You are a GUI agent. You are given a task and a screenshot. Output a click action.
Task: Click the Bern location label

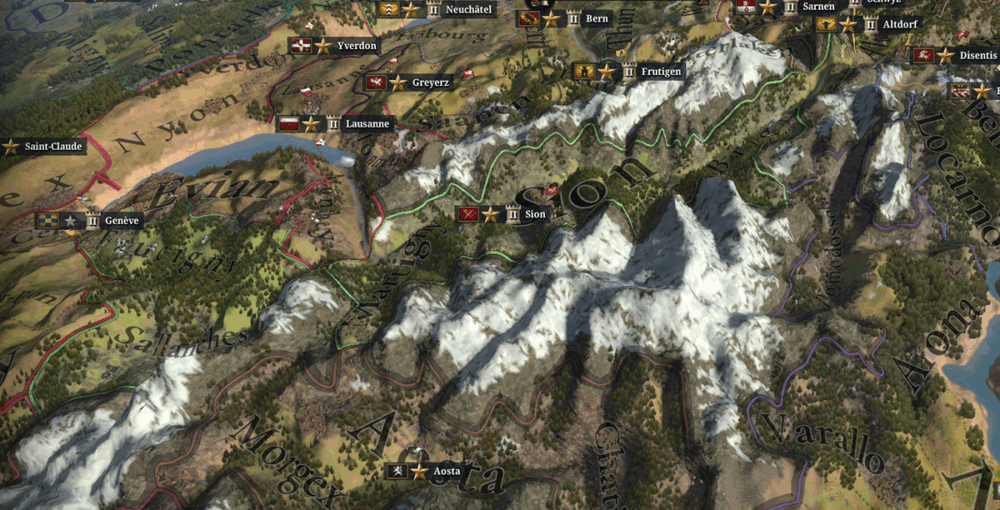pyautogui.click(x=596, y=18)
